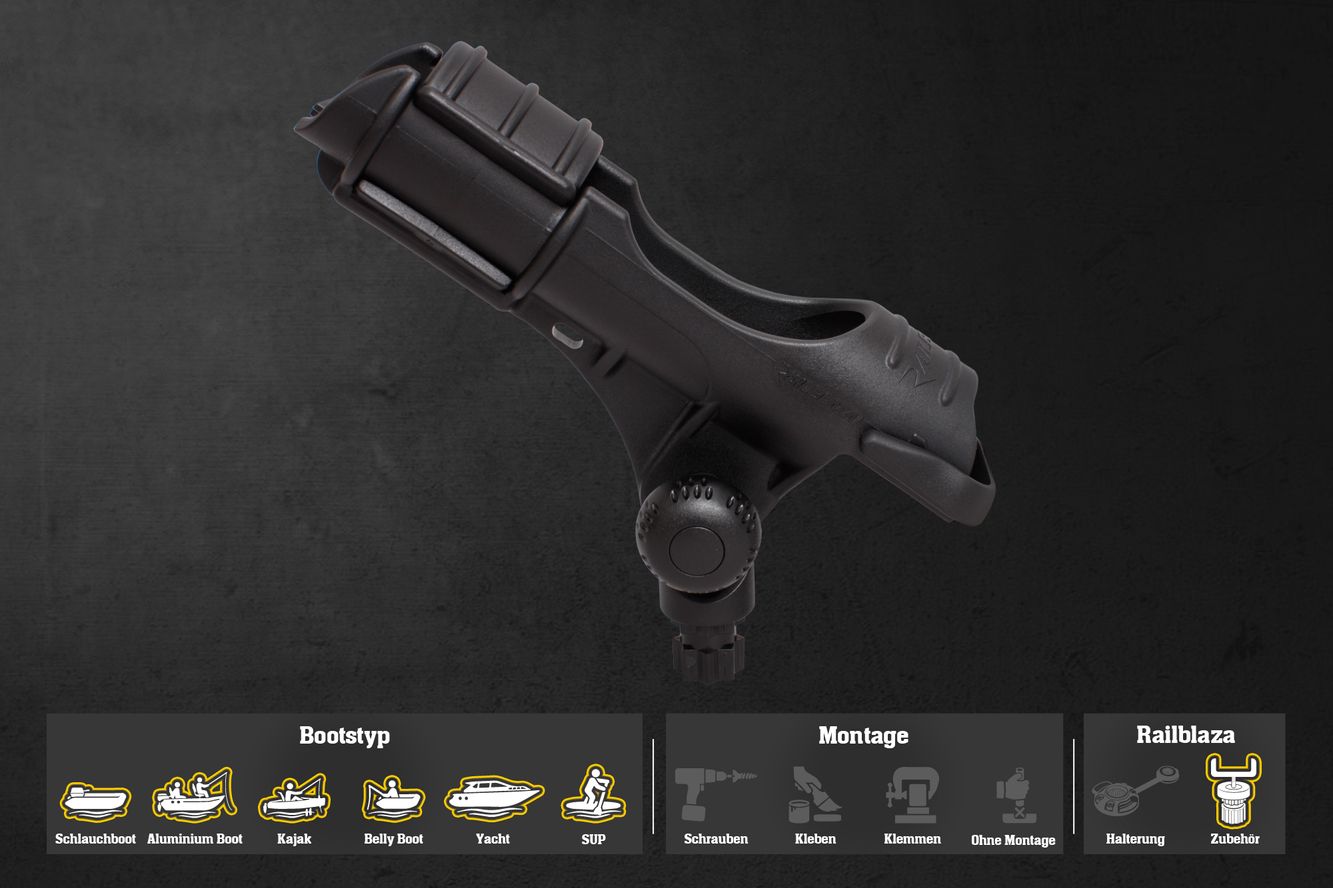The image size is (1333, 888).
Task: Select the Kleben glue mounting icon
Action: 815,795
